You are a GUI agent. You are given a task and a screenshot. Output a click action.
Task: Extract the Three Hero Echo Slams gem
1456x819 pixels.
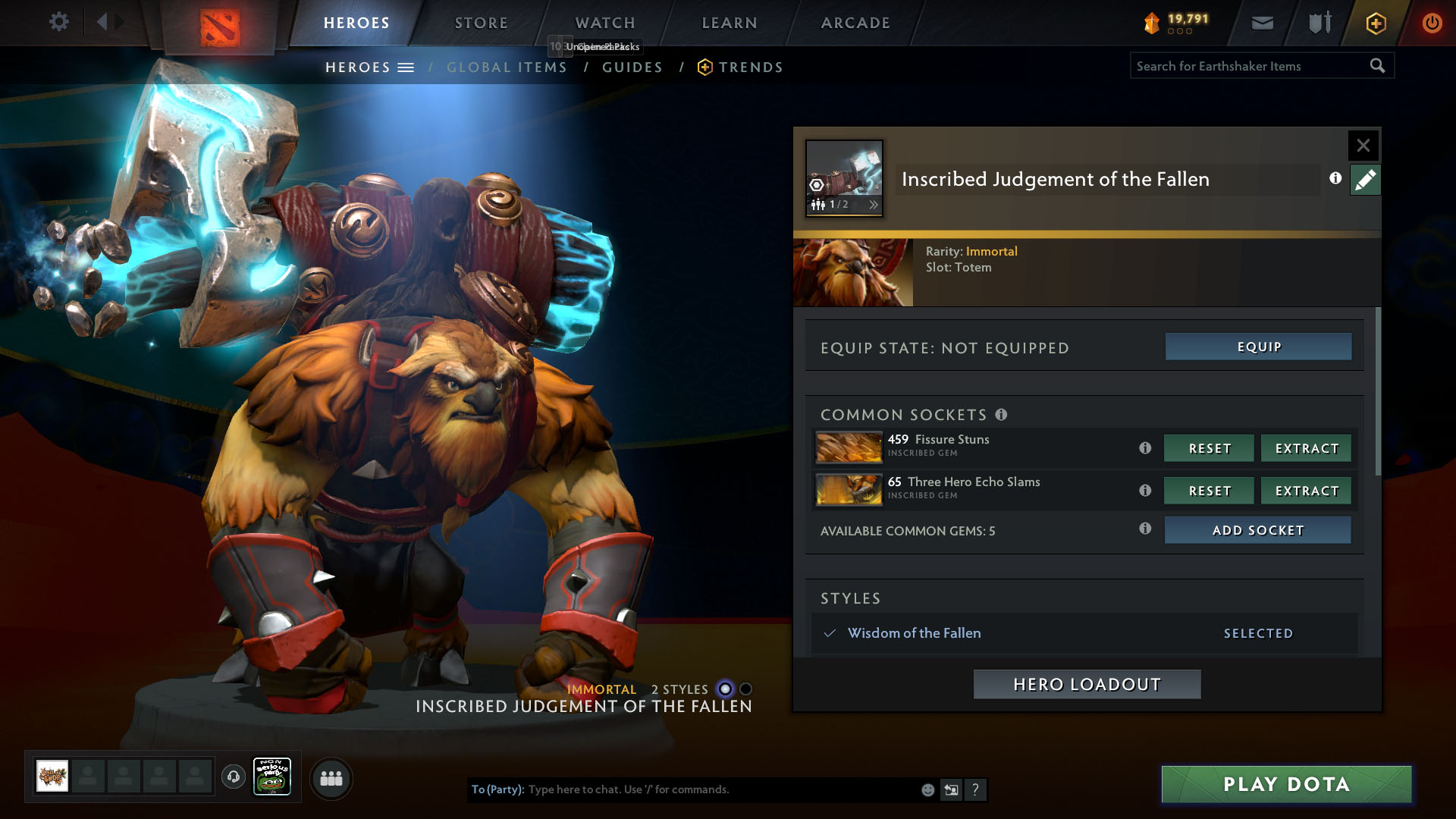pos(1306,491)
